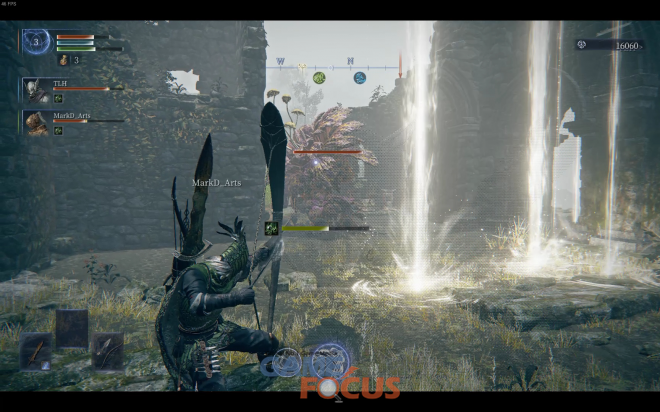Click the green marker on the compass
This screenshot has height=412, width=660.
tap(319, 77)
